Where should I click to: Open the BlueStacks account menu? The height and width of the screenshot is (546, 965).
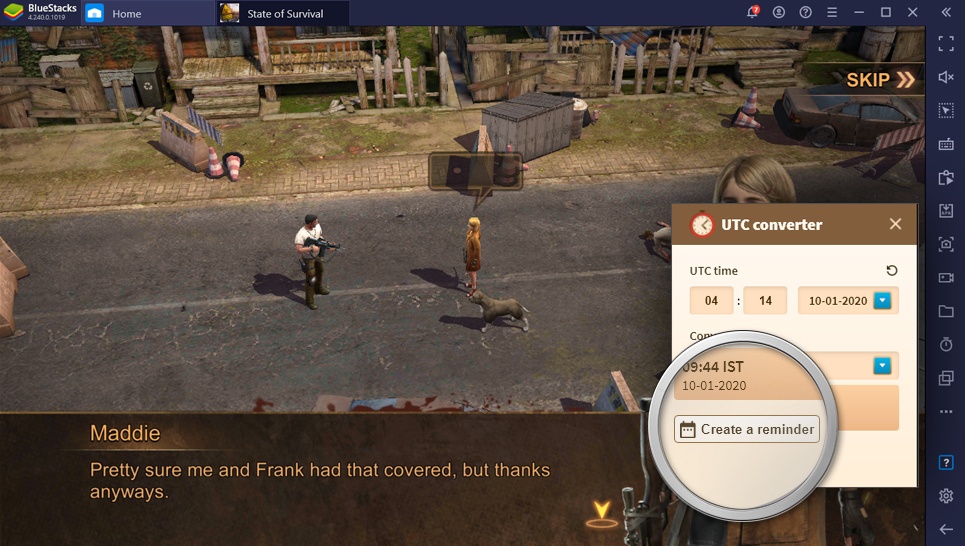[x=779, y=12]
